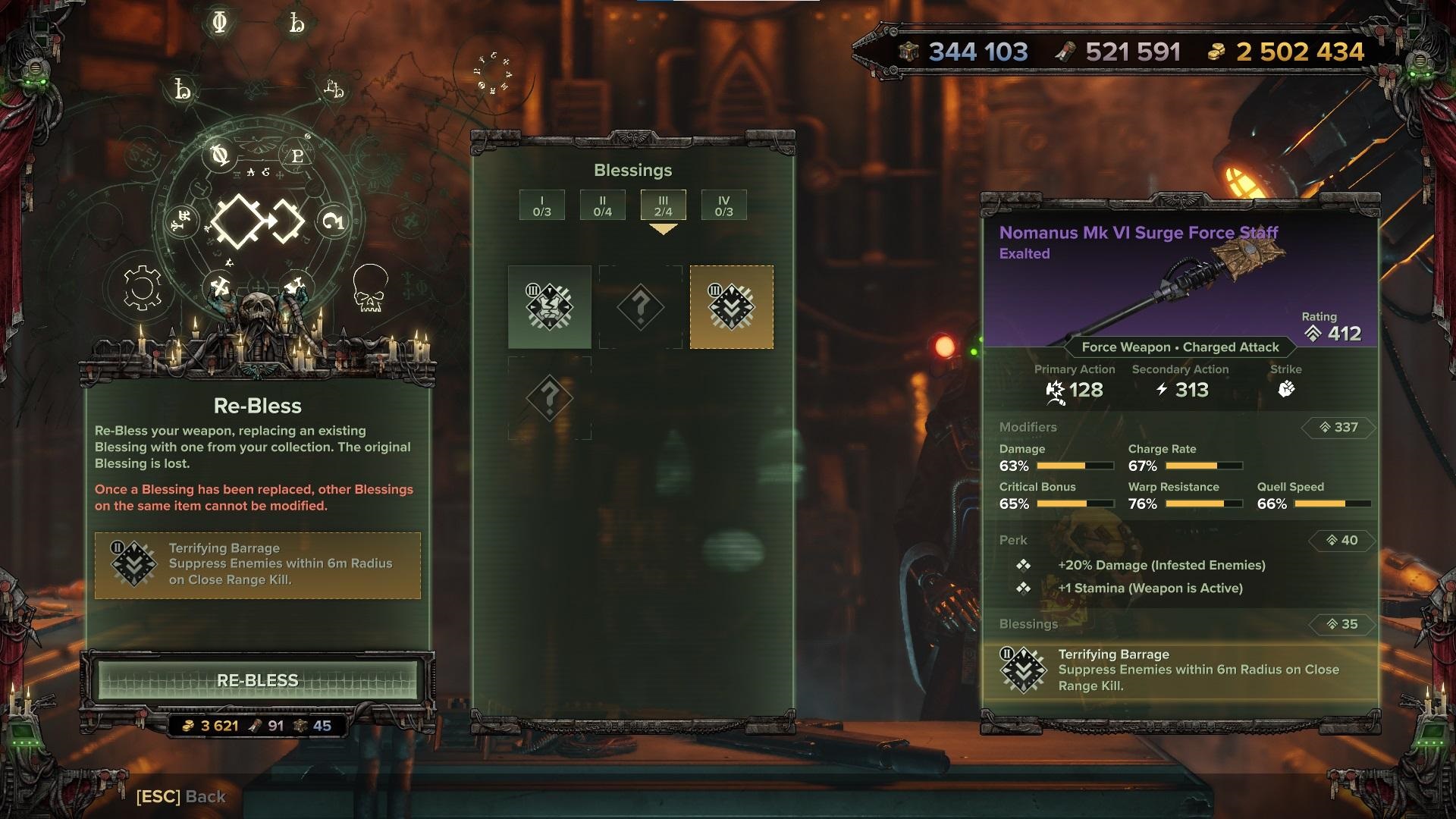Select the tier III blessings tab
This screenshot has width=1456, height=819.
click(x=663, y=206)
